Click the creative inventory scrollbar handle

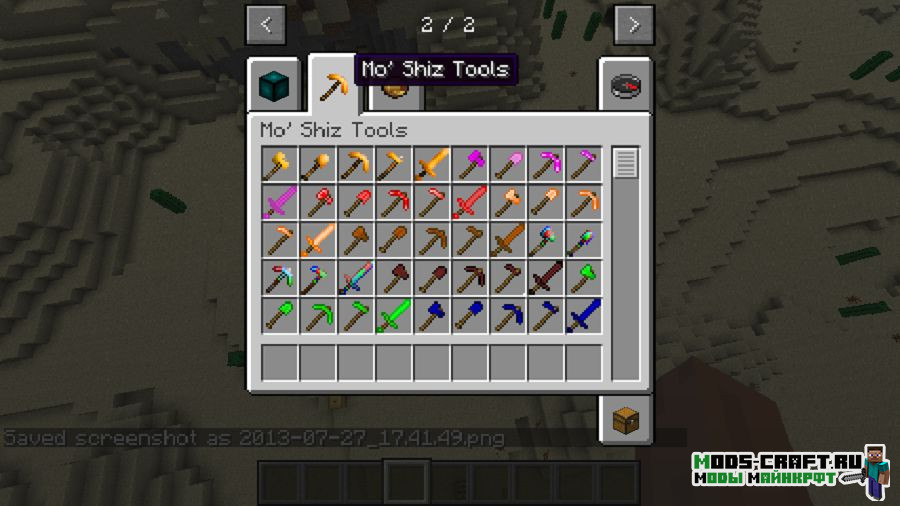click(x=626, y=163)
